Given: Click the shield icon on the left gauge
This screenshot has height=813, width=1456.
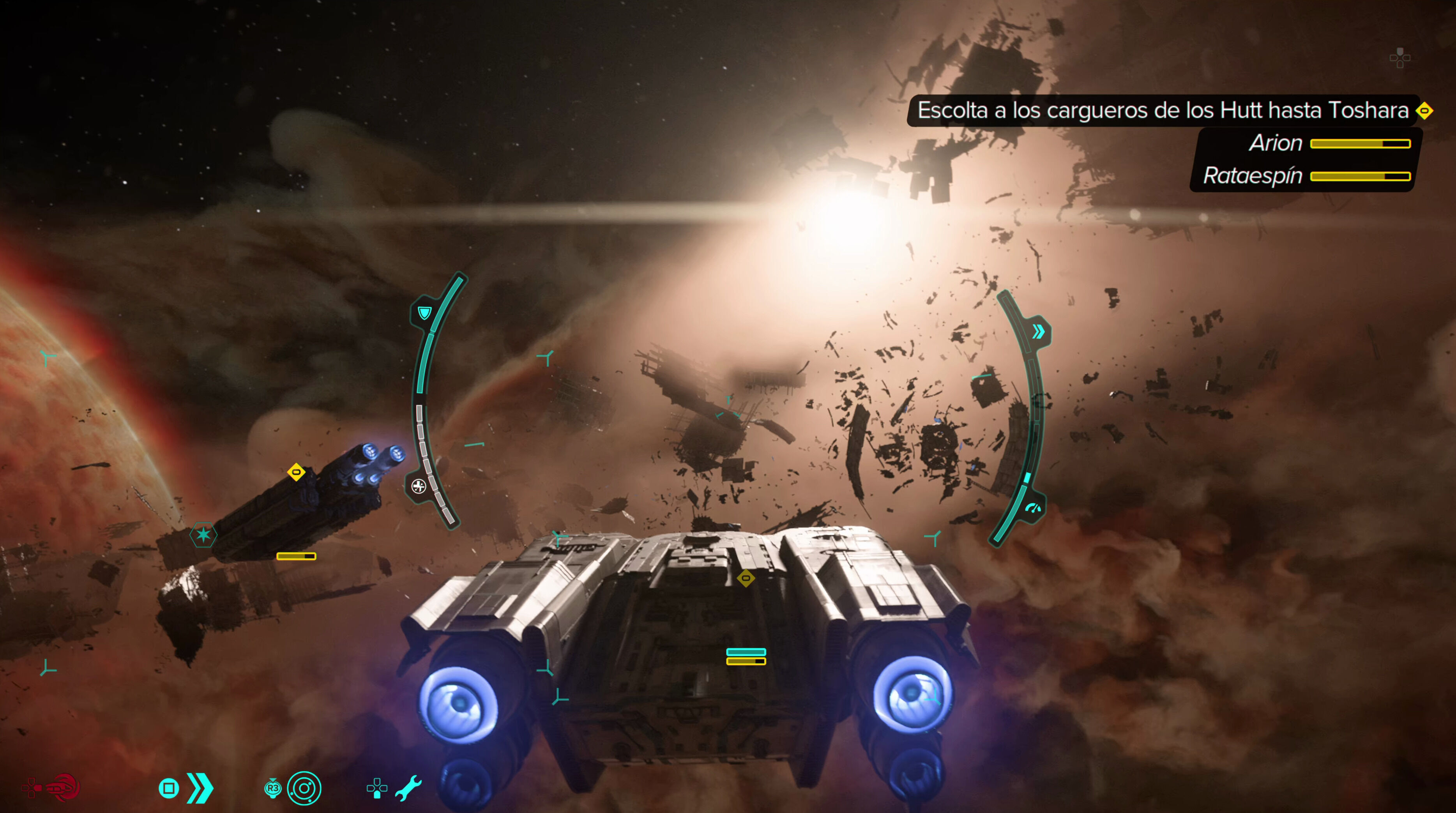Looking at the screenshot, I should pyautogui.click(x=424, y=313).
